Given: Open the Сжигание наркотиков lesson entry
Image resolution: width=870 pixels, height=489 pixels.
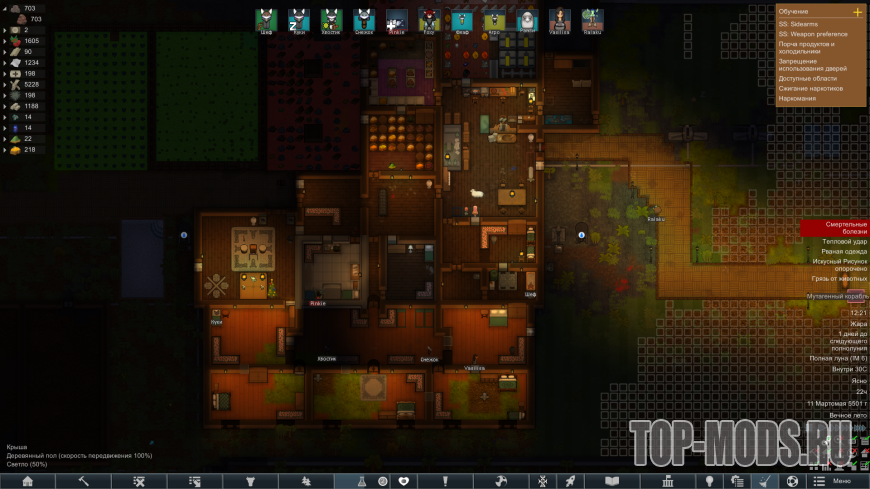Looking at the screenshot, I should [810, 89].
